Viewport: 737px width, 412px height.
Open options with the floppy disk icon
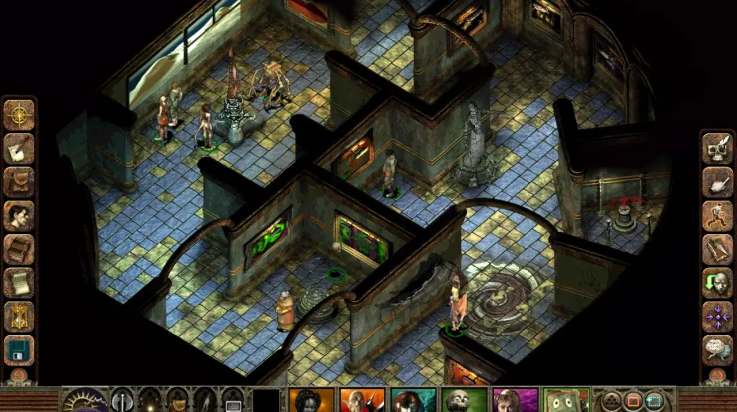coord(19,349)
